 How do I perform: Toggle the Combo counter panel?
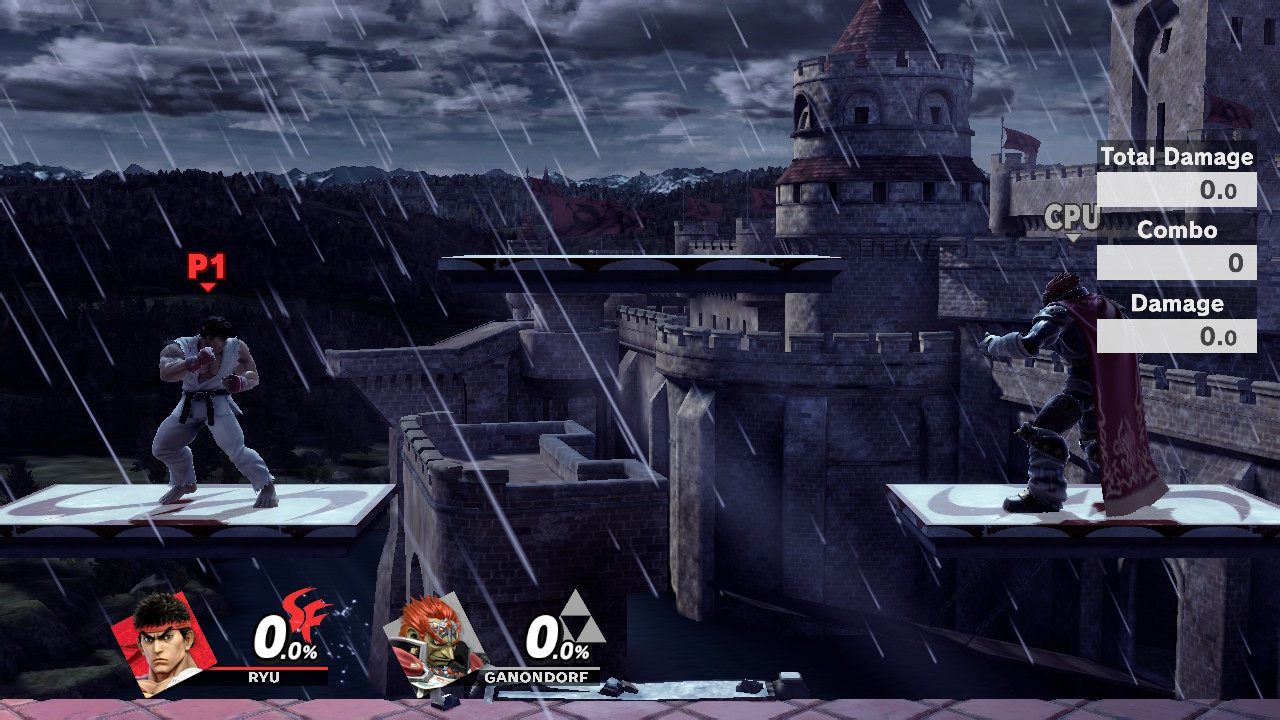pos(1176,230)
